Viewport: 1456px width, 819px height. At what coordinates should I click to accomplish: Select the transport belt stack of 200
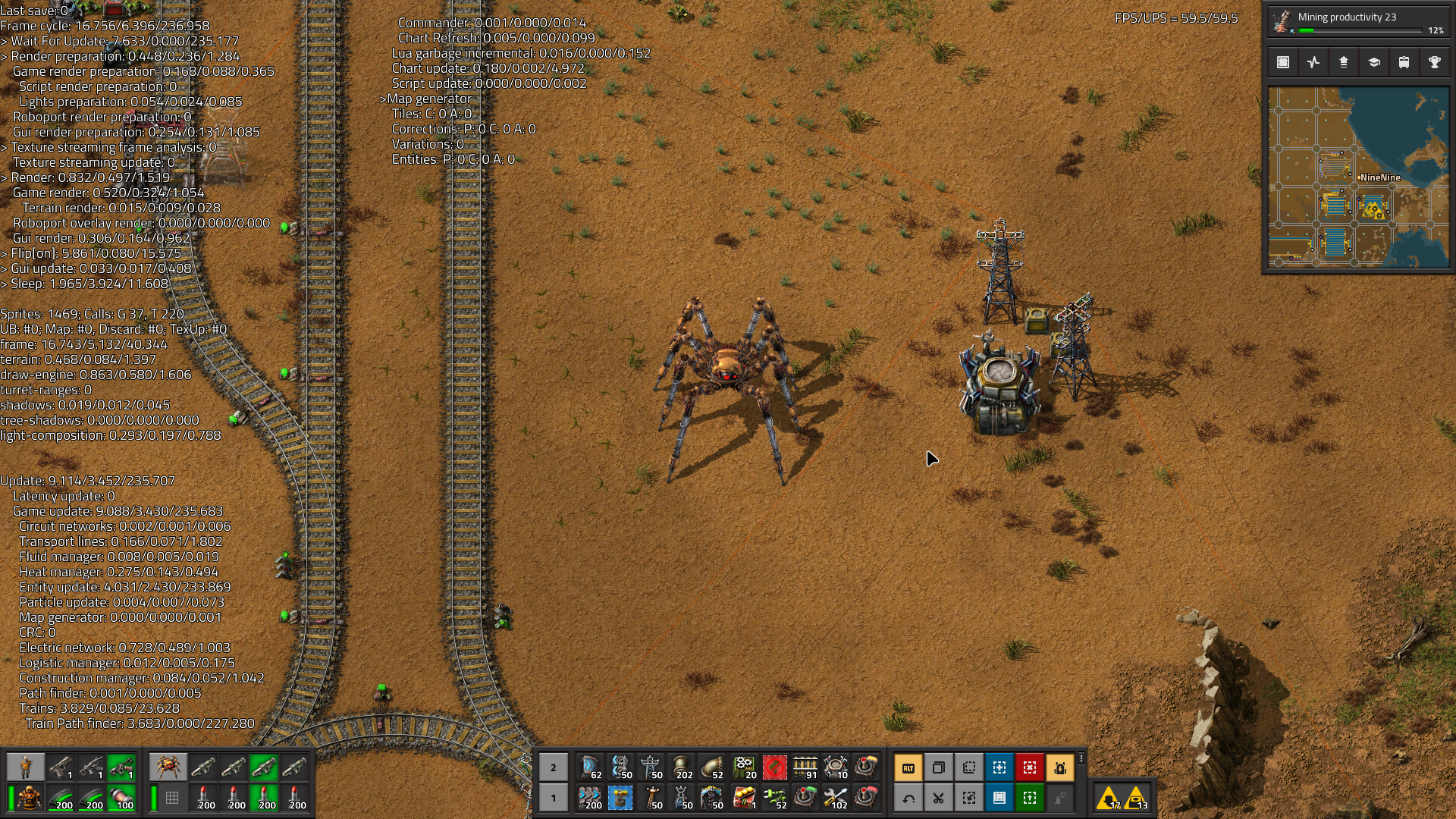tap(590, 798)
